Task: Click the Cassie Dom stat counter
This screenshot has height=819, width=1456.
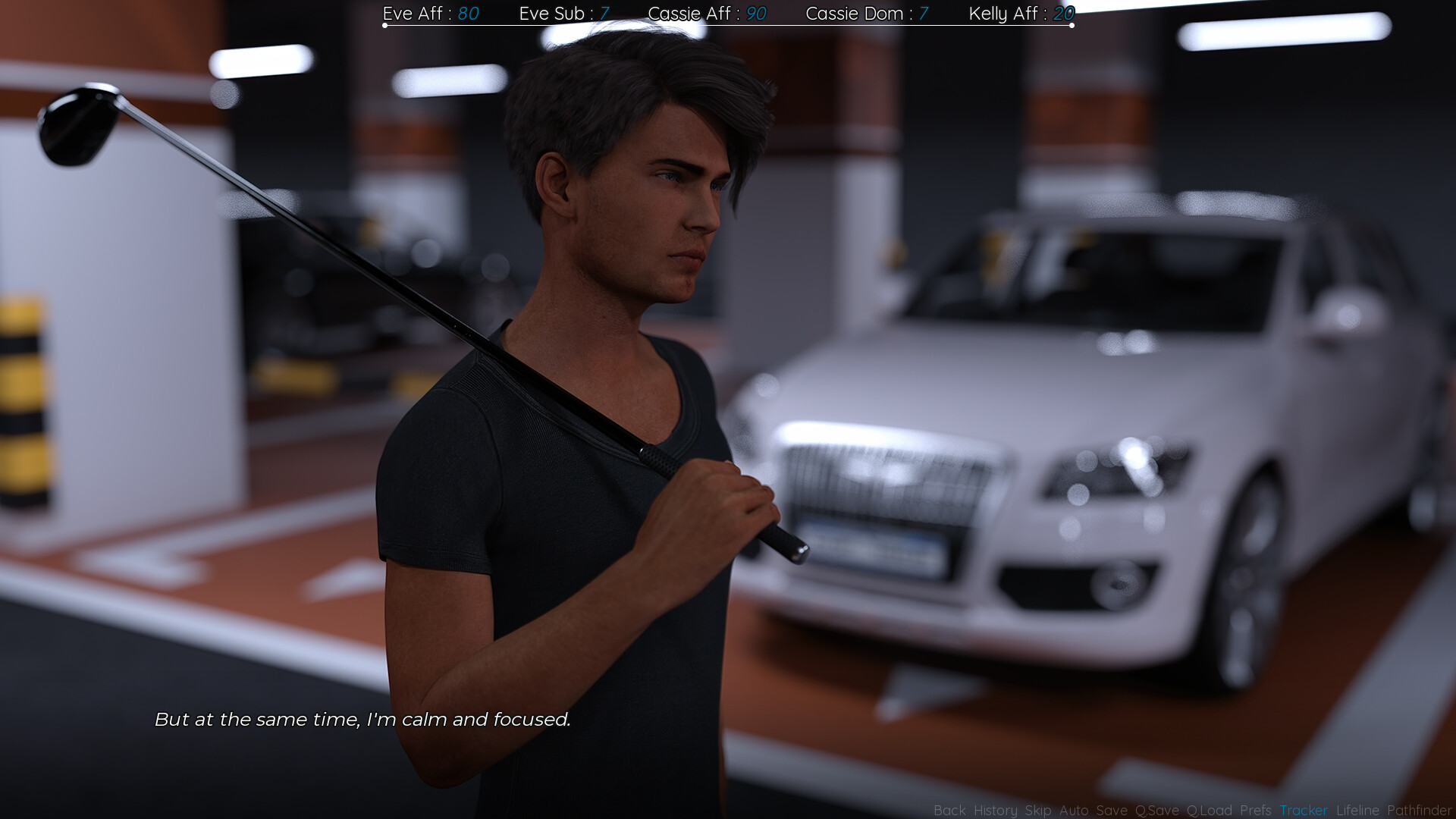Action: click(x=868, y=14)
